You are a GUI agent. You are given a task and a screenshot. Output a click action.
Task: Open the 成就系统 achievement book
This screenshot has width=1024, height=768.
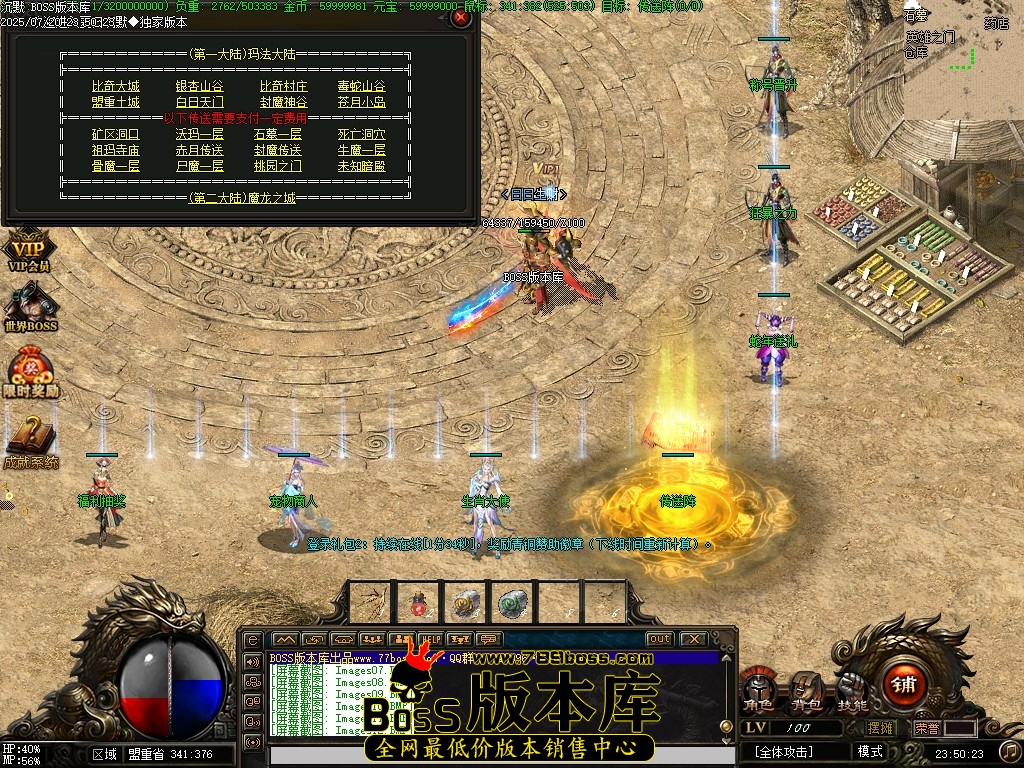[30, 441]
